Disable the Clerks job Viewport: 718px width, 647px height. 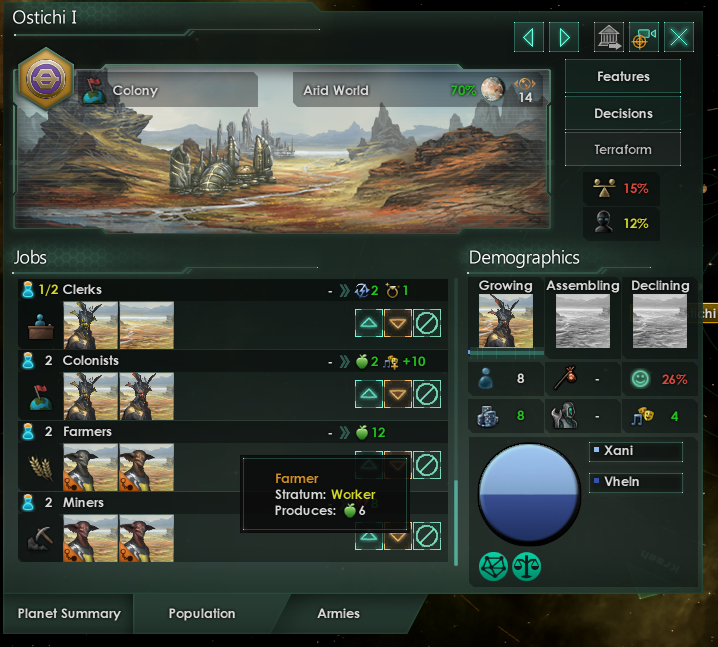[427, 323]
